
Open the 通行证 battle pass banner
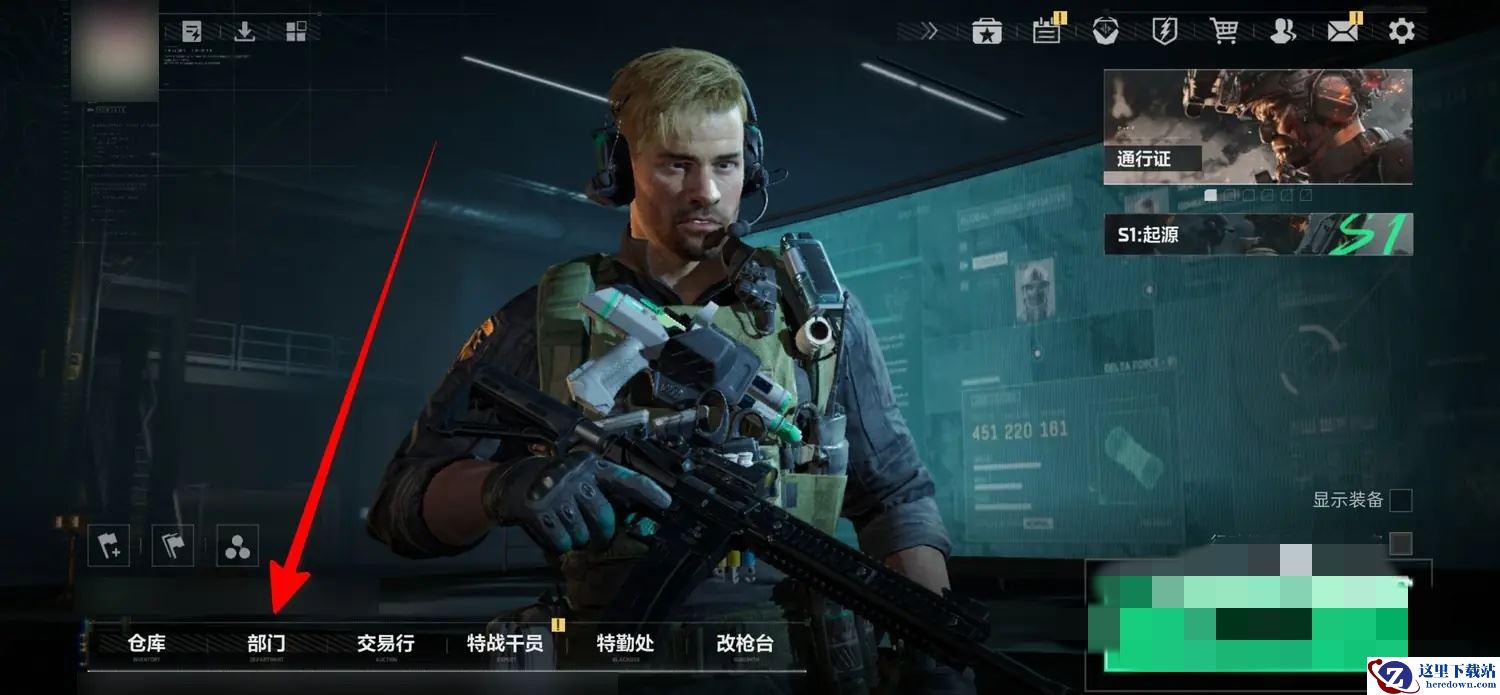[x=1258, y=126]
